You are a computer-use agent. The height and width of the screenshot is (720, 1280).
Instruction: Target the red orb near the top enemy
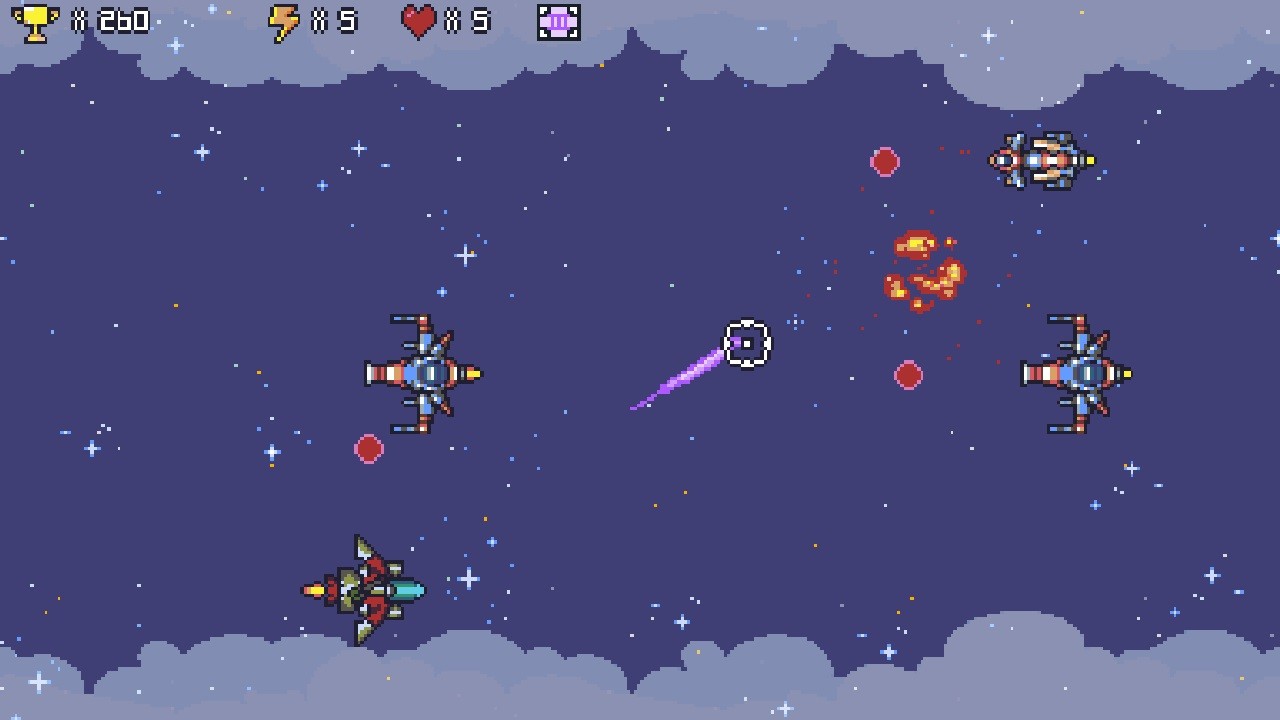(x=886, y=162)
